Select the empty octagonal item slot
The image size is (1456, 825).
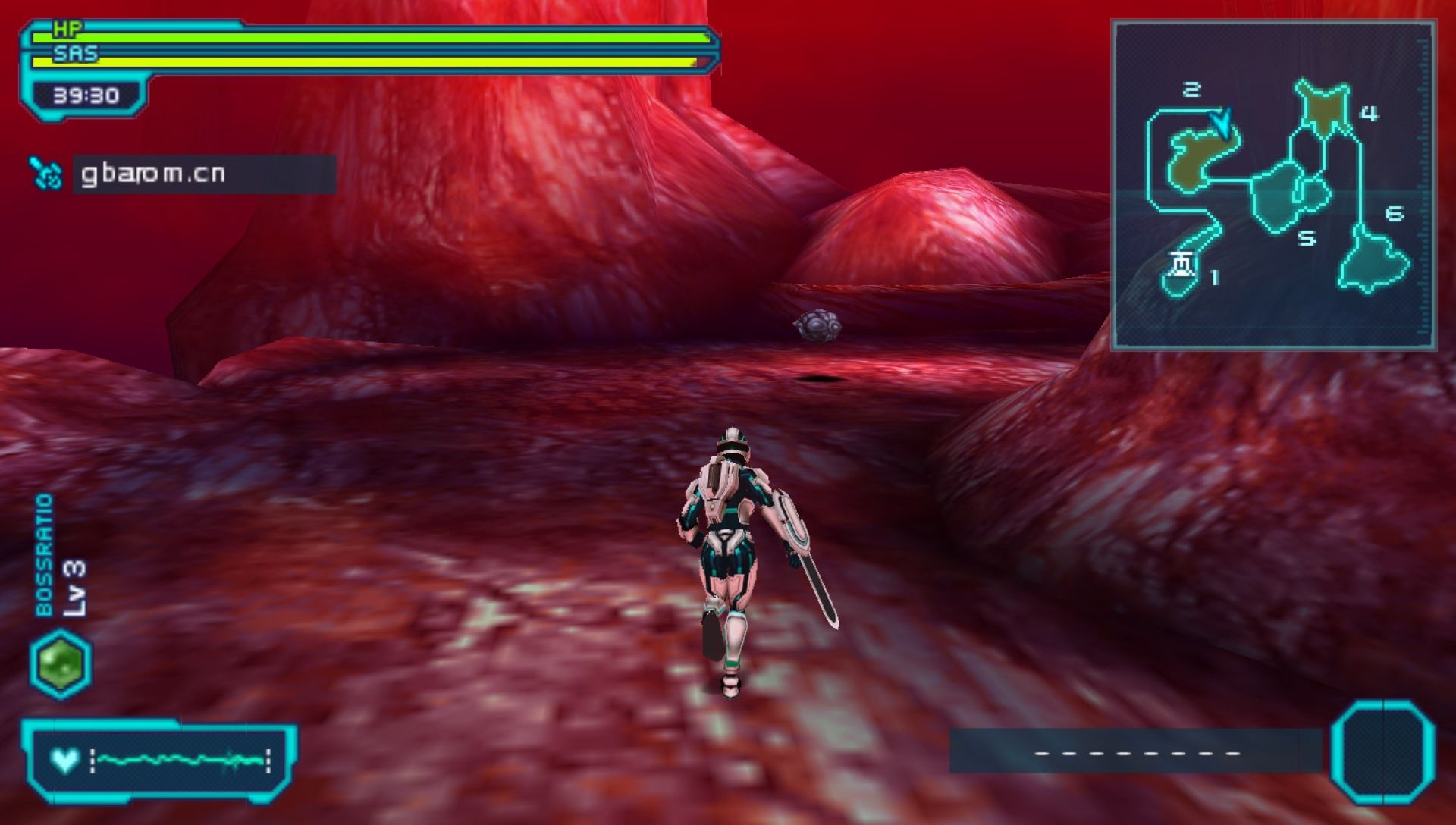click(1383, 752)
